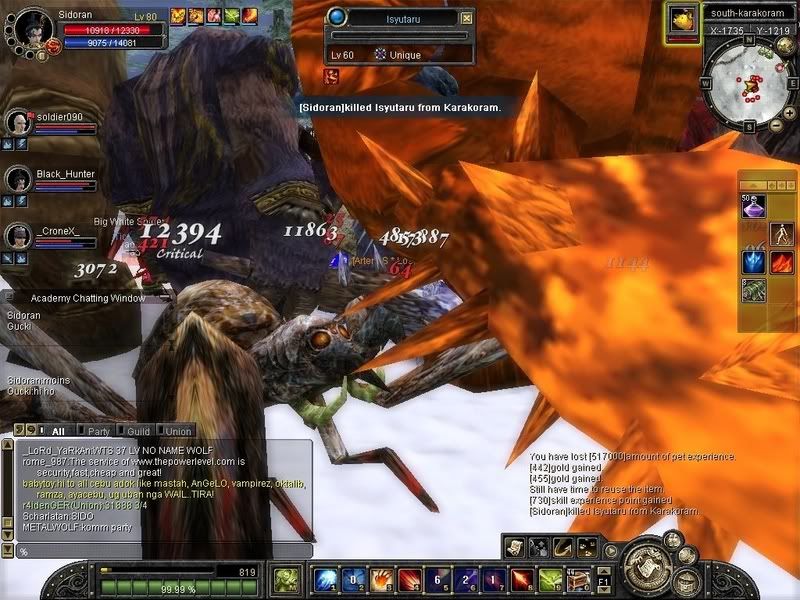The image size is (800, 600).
Task: Open the large round scroll menu button
Action: [644, 567]
